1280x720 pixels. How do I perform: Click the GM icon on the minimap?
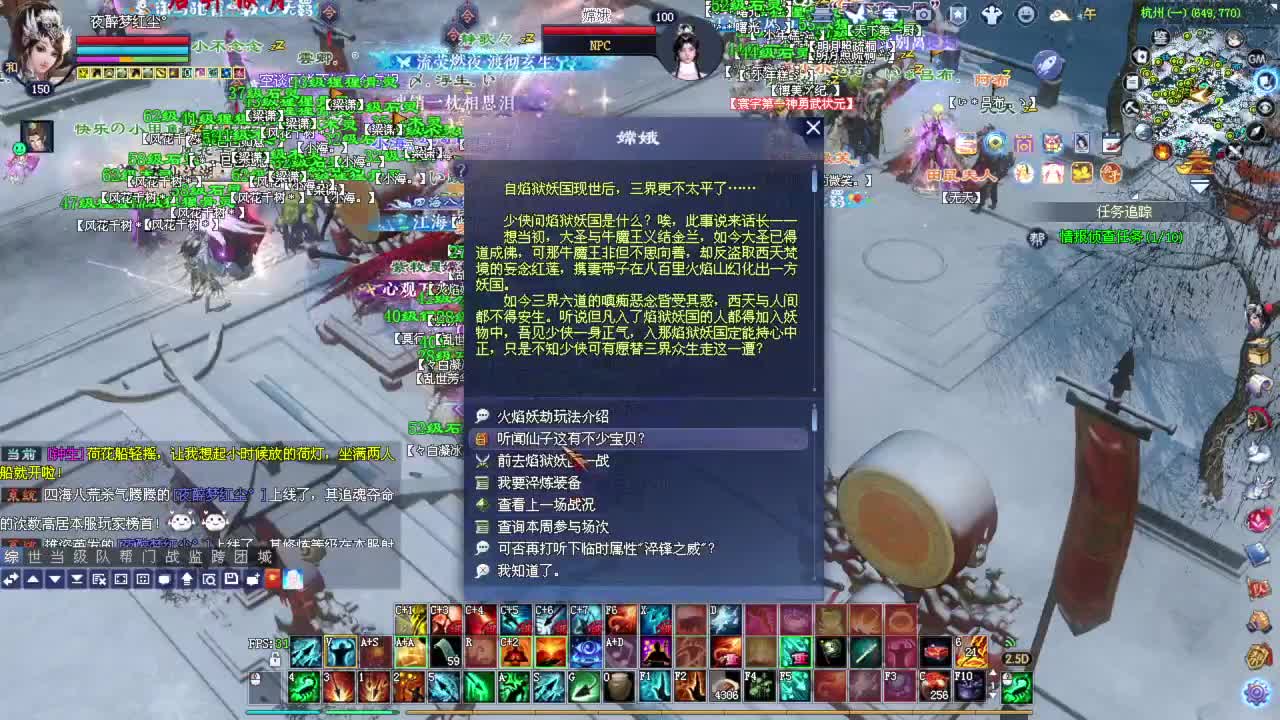[x=1255, y=58]
